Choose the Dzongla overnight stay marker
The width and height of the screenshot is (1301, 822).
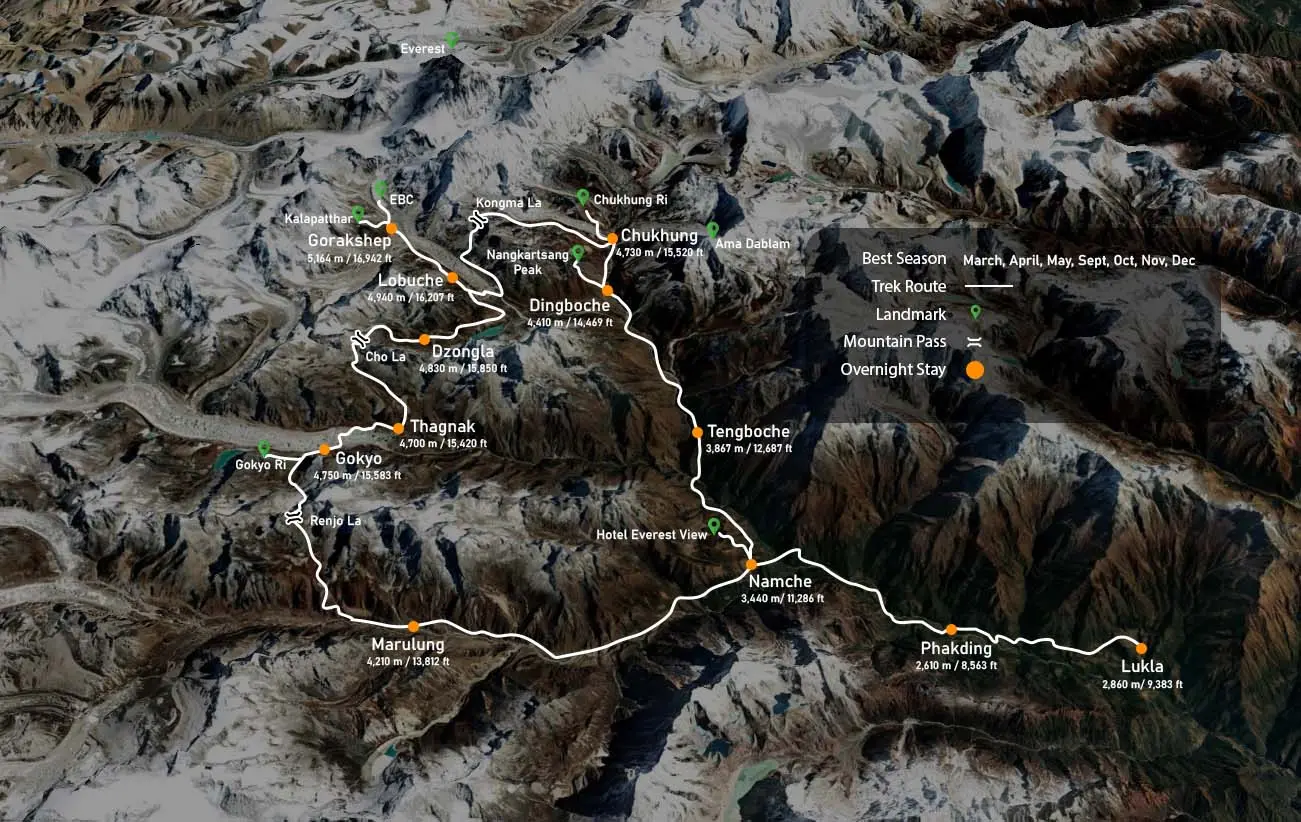pos(424,339)
